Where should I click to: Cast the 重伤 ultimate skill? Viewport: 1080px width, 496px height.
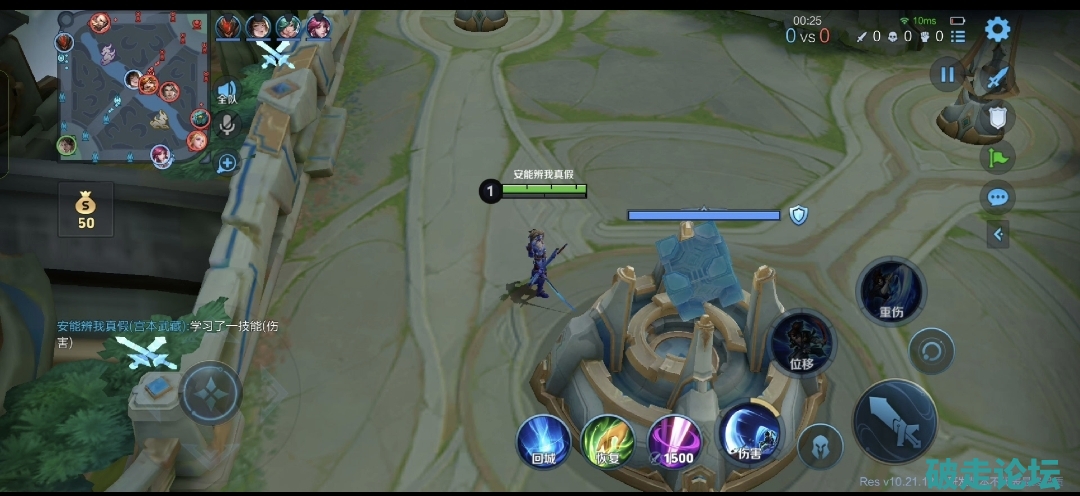pos(891,291)
